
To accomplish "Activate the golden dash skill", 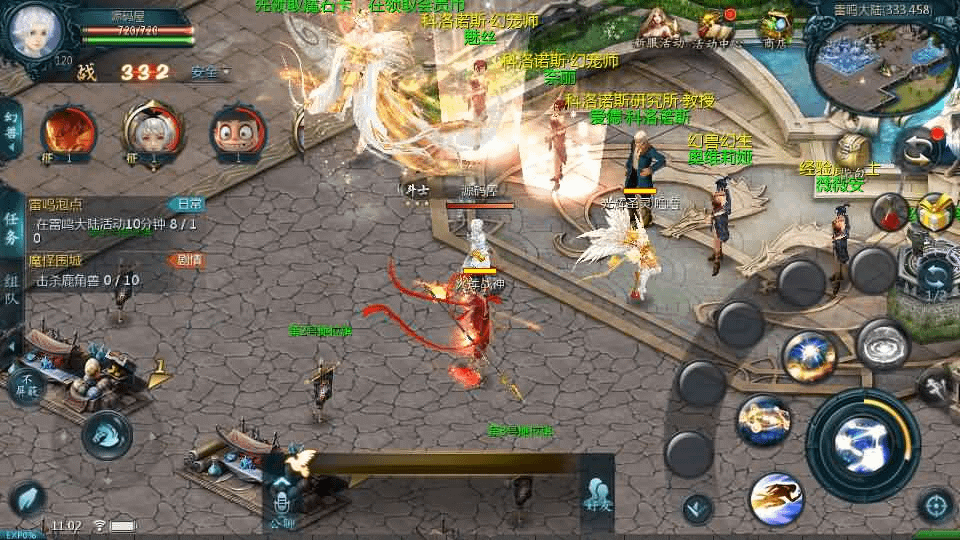I will click(x=777, y=498).
